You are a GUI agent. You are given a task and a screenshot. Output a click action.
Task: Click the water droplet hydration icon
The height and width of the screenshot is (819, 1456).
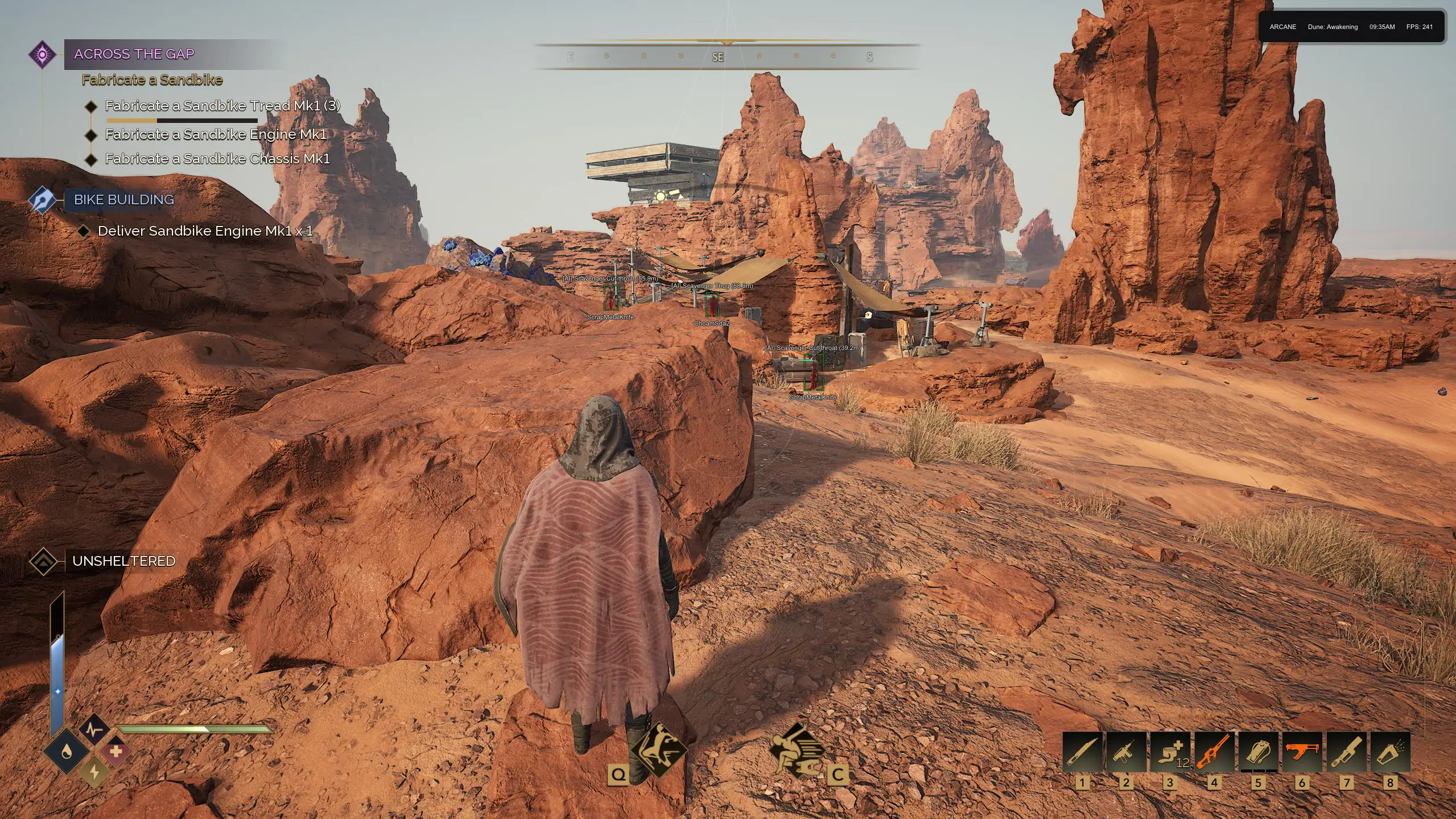tap(67, 752)
